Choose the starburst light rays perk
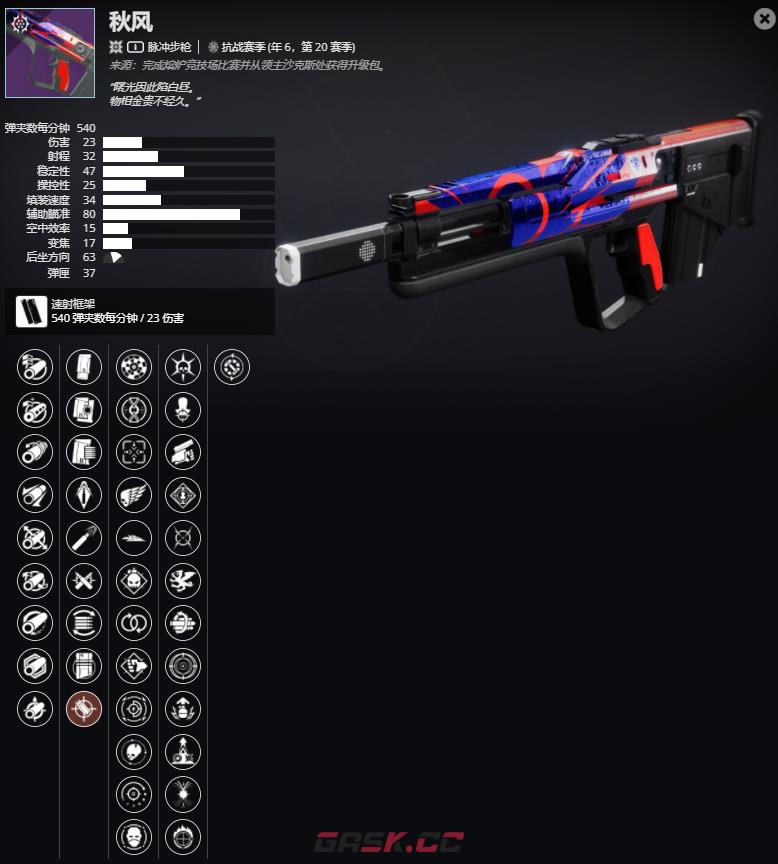 [182, 794]
